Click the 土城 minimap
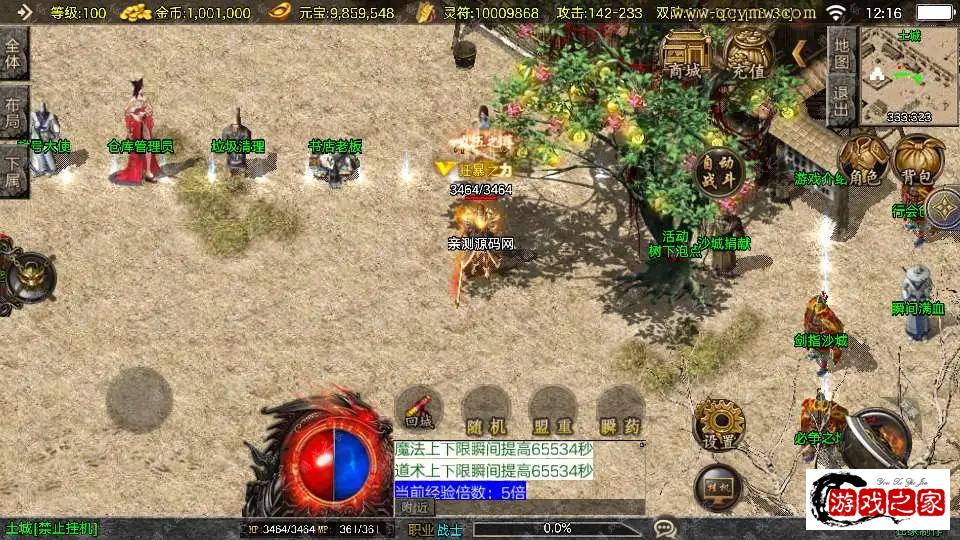 click(908, 77)
